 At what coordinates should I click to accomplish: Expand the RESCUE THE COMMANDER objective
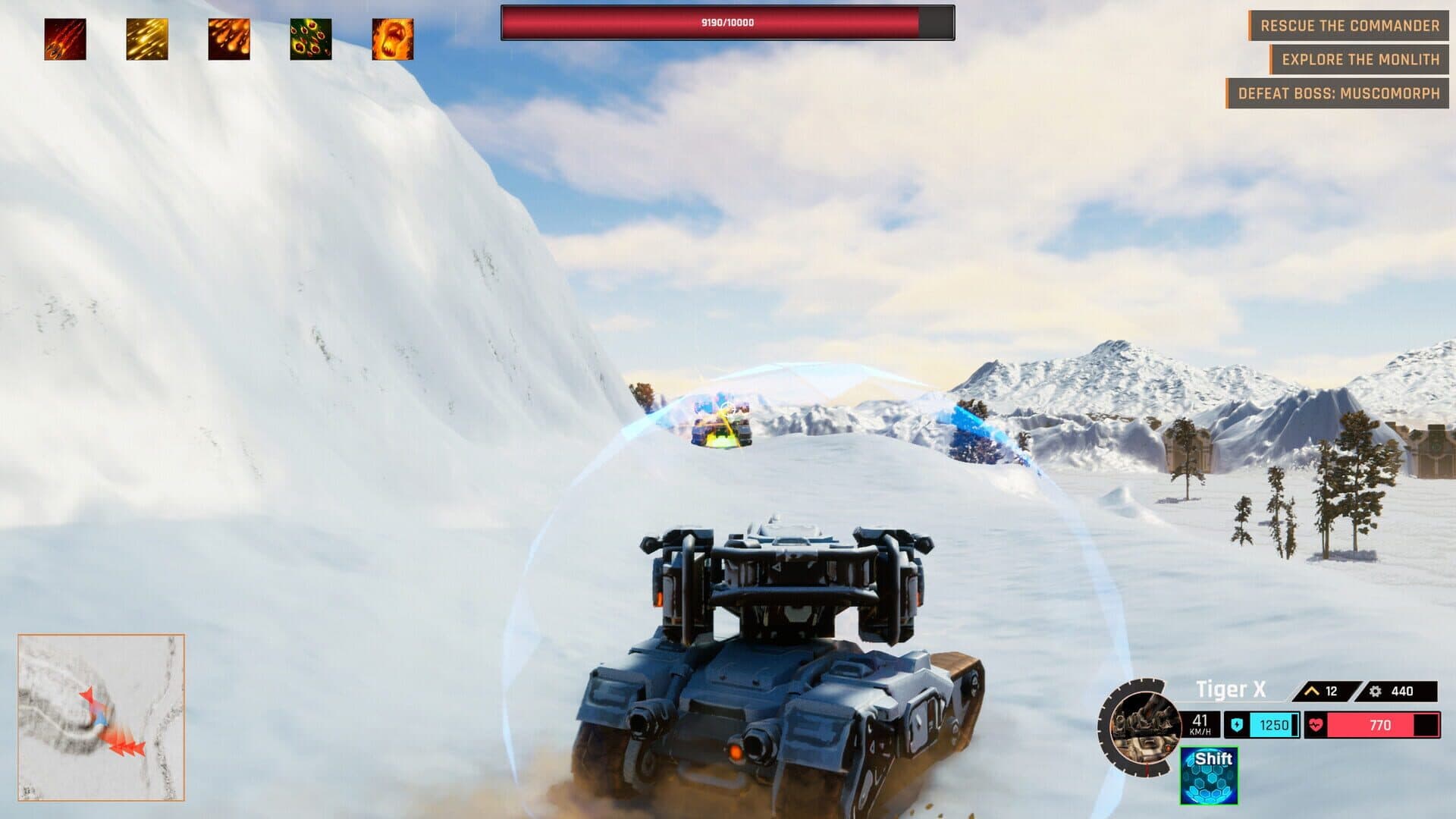tap(1351, 25)
